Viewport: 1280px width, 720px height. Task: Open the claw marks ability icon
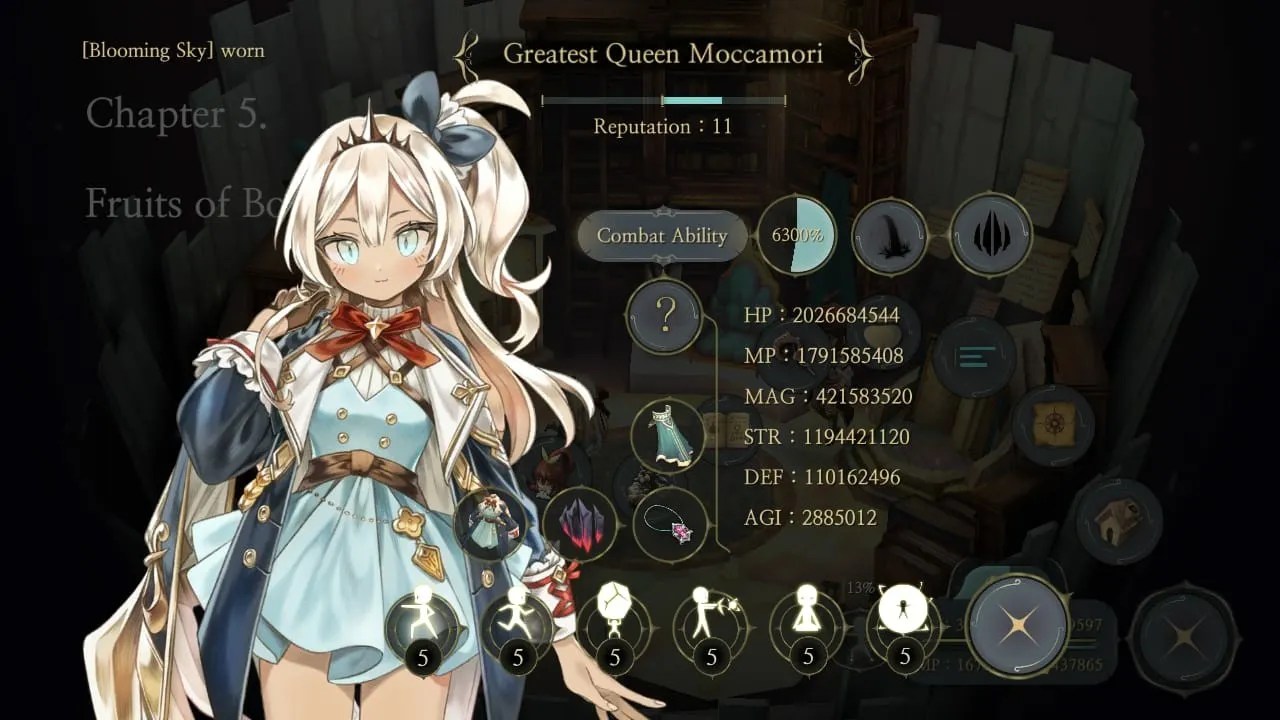[990, 235]
